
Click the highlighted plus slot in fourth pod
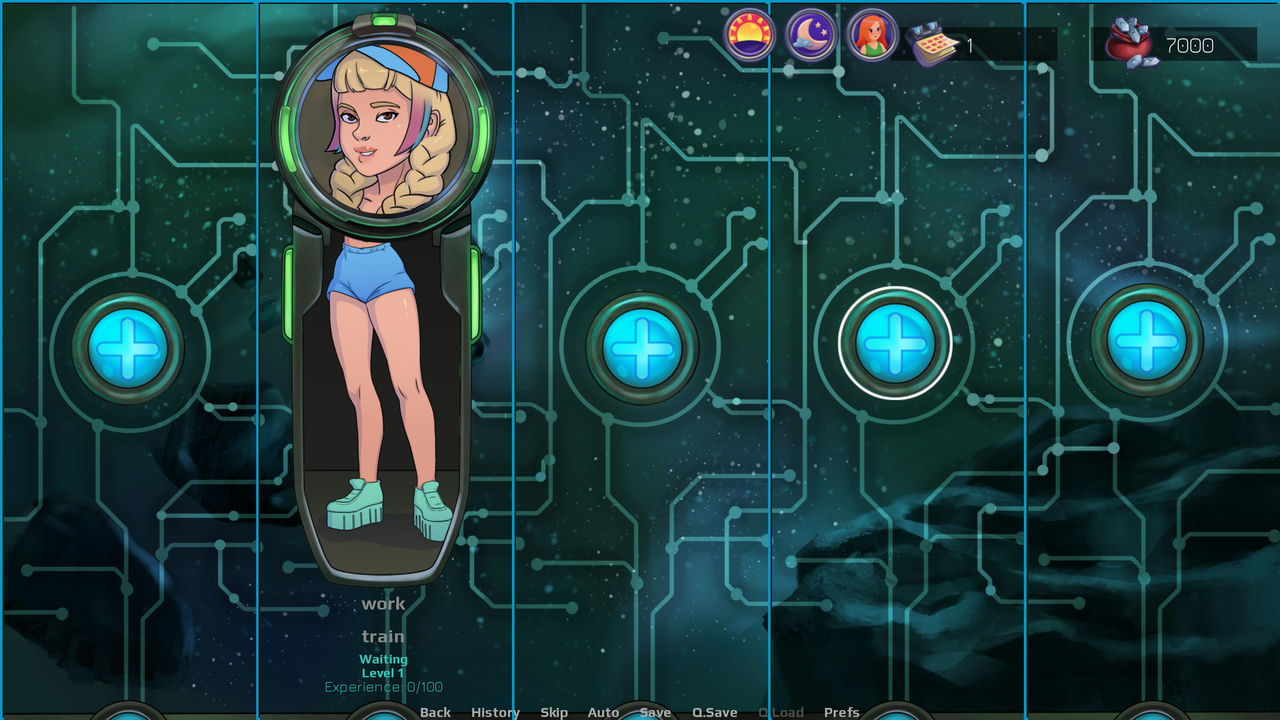[894, 343]
